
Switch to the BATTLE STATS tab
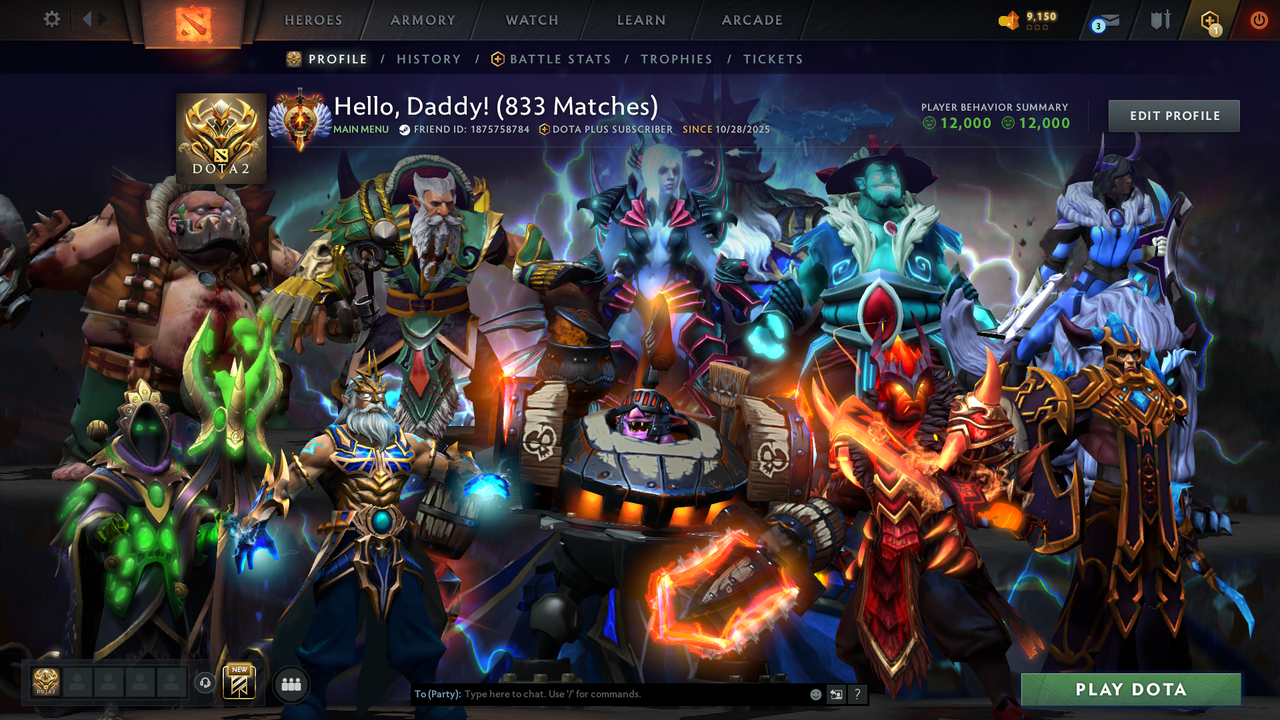559,59
